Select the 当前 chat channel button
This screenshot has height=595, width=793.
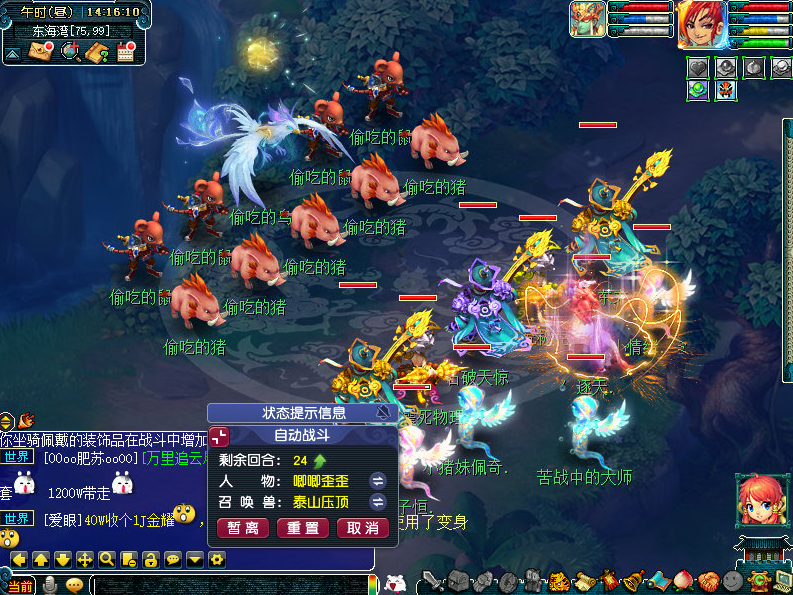point(20,586)
